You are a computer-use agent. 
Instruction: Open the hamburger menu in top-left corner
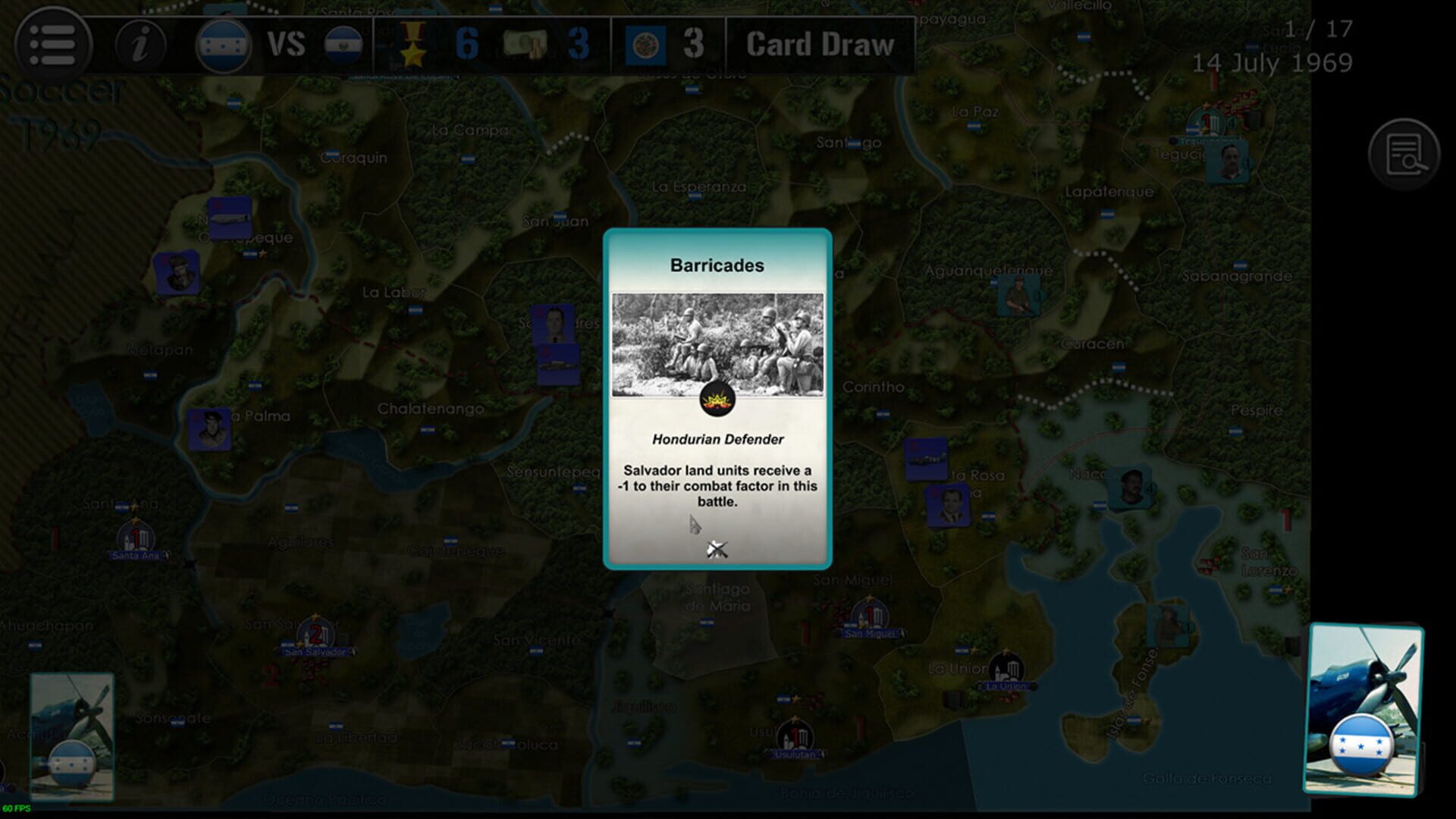point(53,45)
